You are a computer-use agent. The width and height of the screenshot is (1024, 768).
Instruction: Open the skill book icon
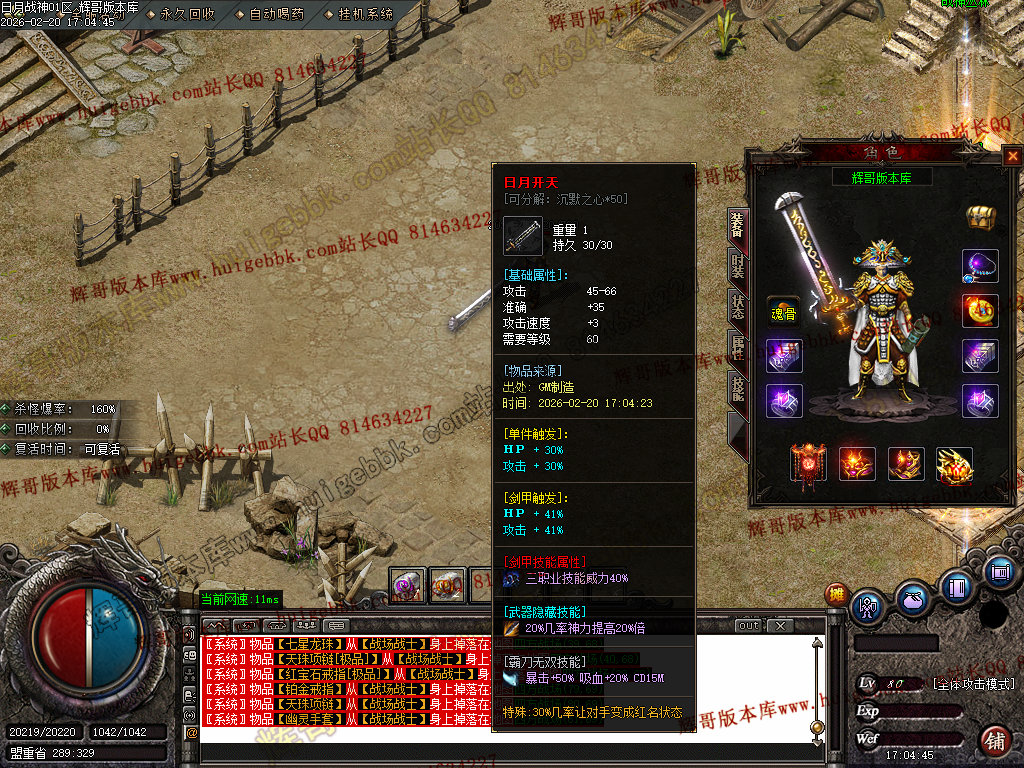956,586
